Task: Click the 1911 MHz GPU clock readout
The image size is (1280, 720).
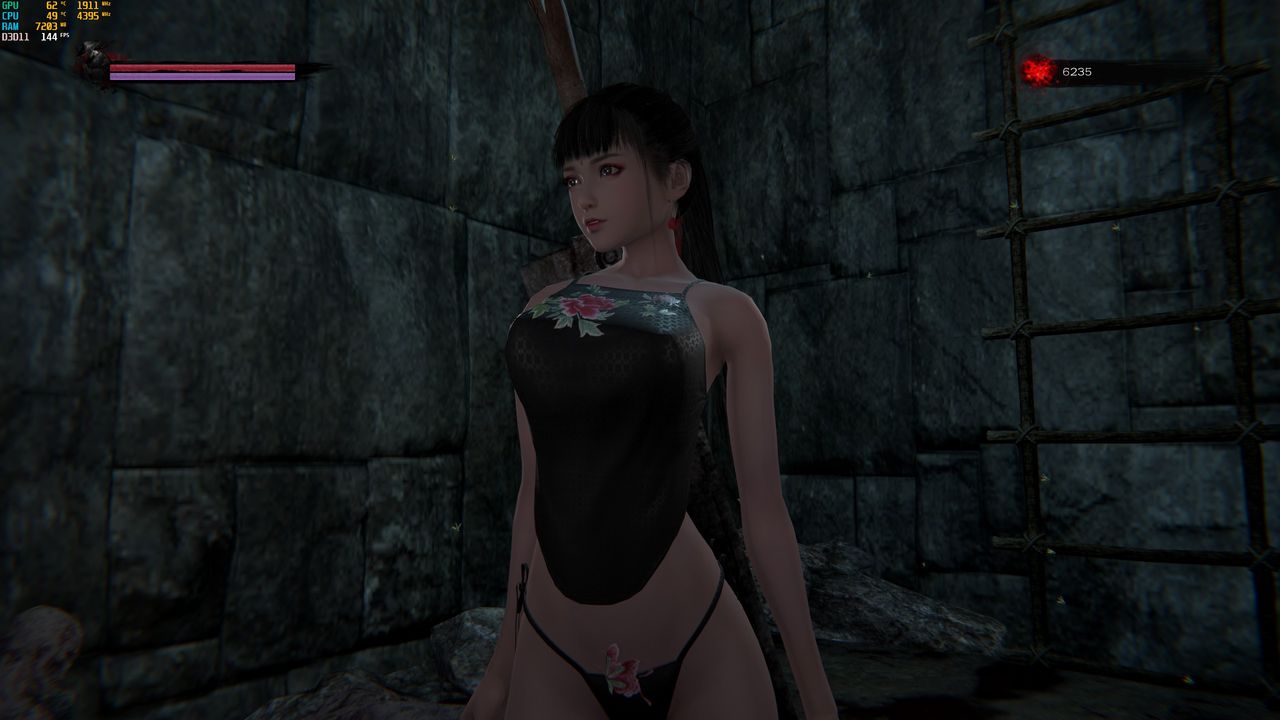Action: coord(87,5)
